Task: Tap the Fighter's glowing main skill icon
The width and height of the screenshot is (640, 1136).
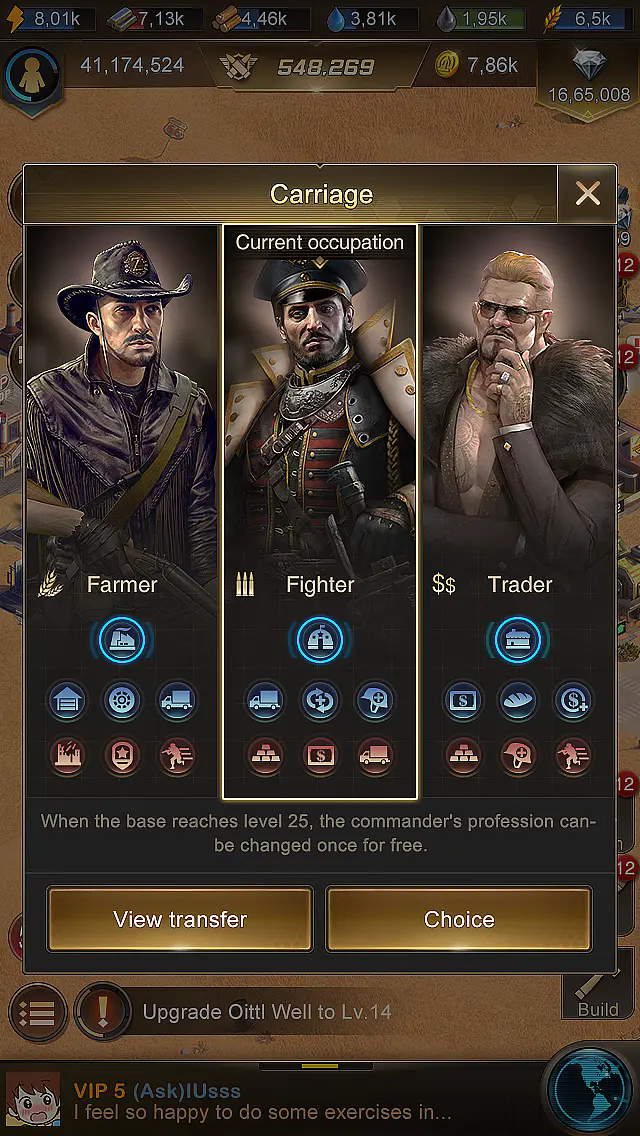Action: 320,640
